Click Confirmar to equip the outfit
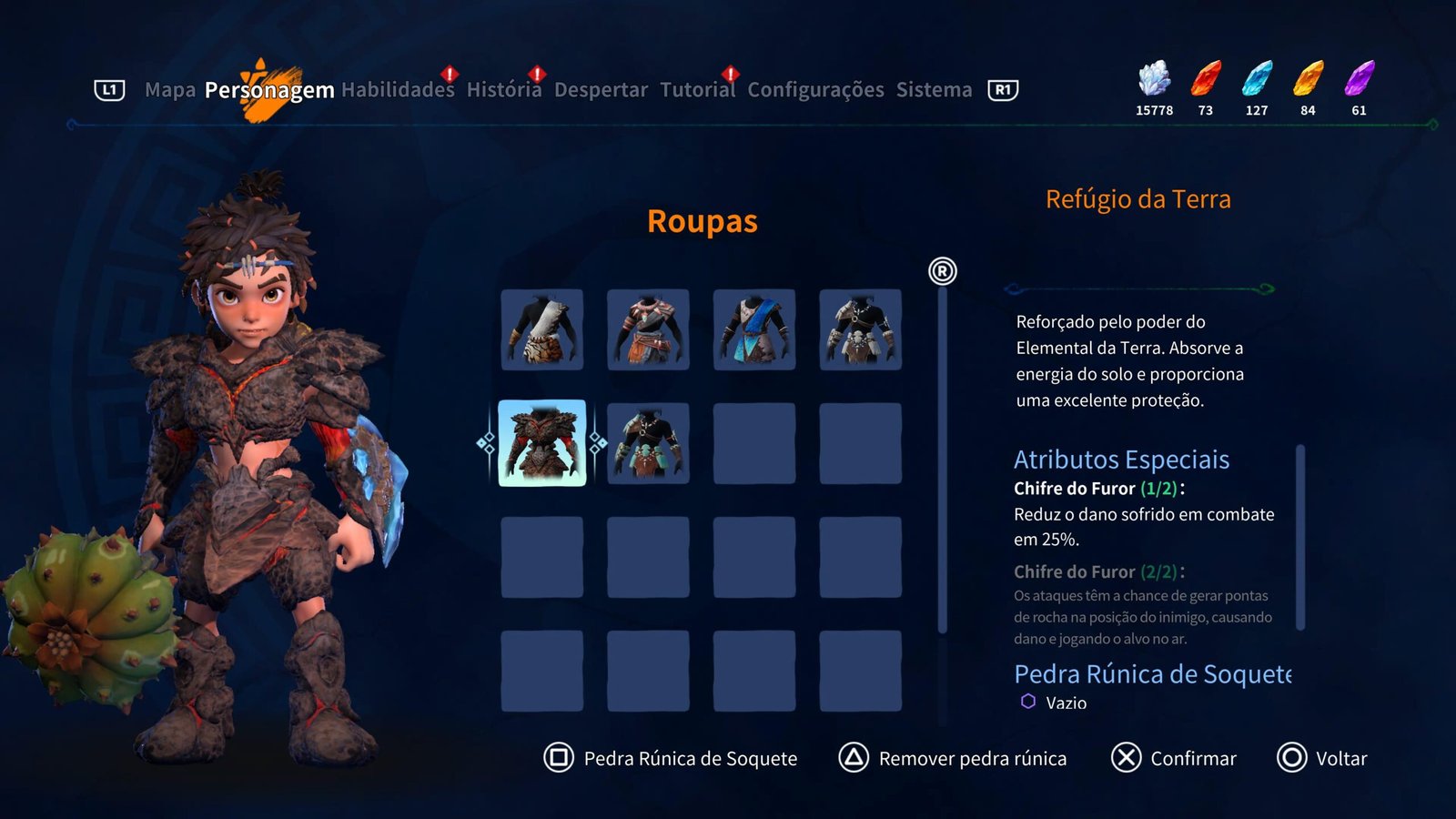1456x819 pixels. (x=1174, y=758)
